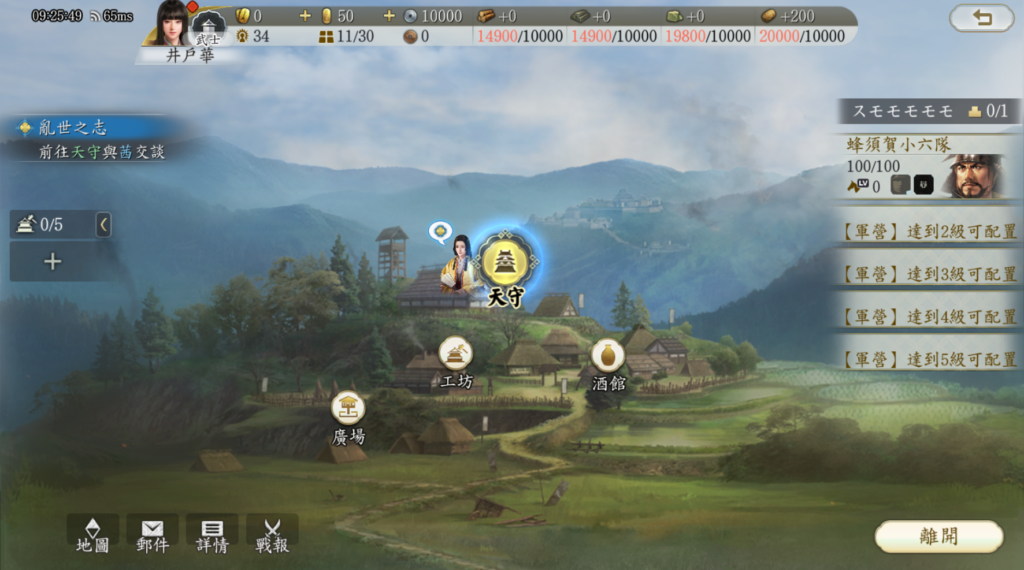Leave the city with 離開

pyautogui.click(x=938, y=536)
